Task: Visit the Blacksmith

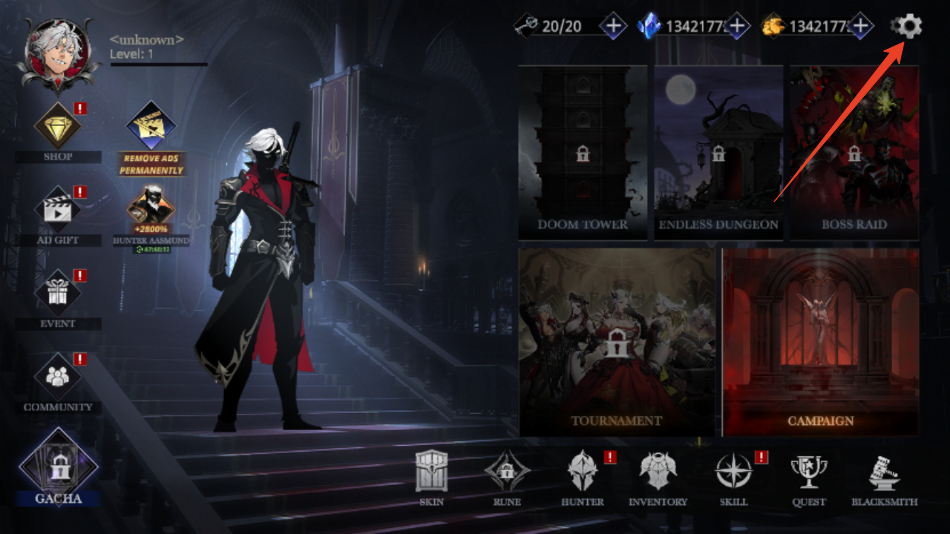Action: [x=884, y=477]
